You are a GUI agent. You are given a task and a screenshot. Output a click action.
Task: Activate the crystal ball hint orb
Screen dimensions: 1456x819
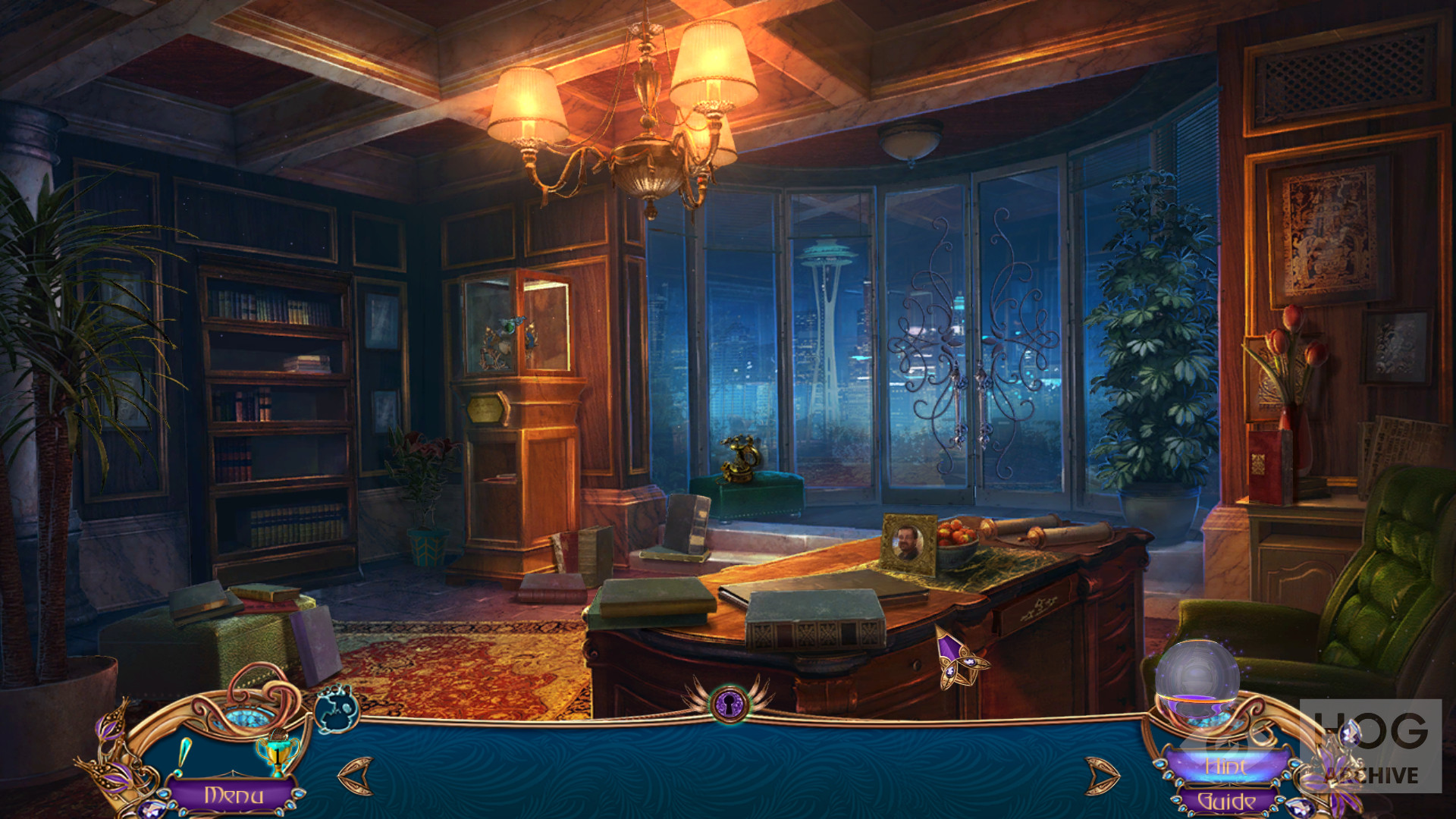tap(1197, 677)
